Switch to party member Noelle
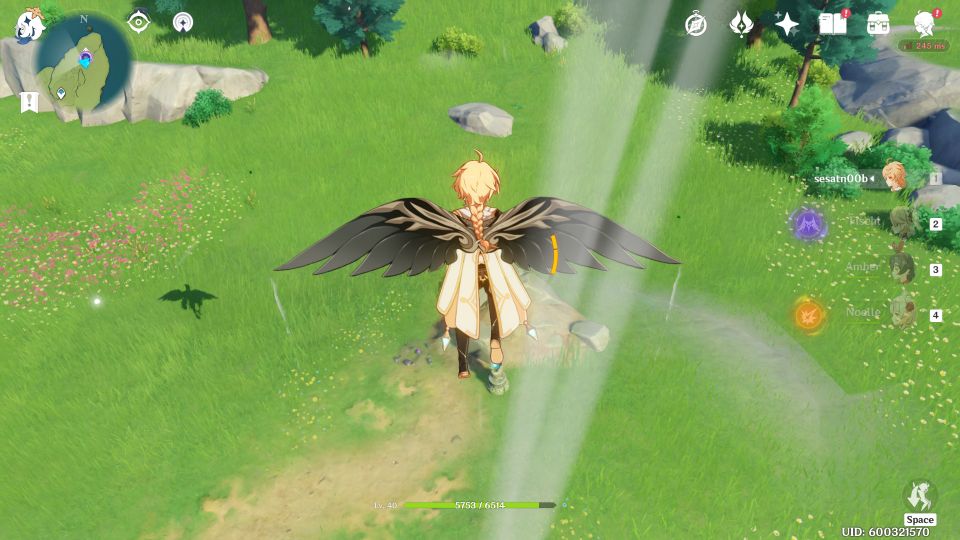This screenshot has height=540, width=960. [902, 313]
